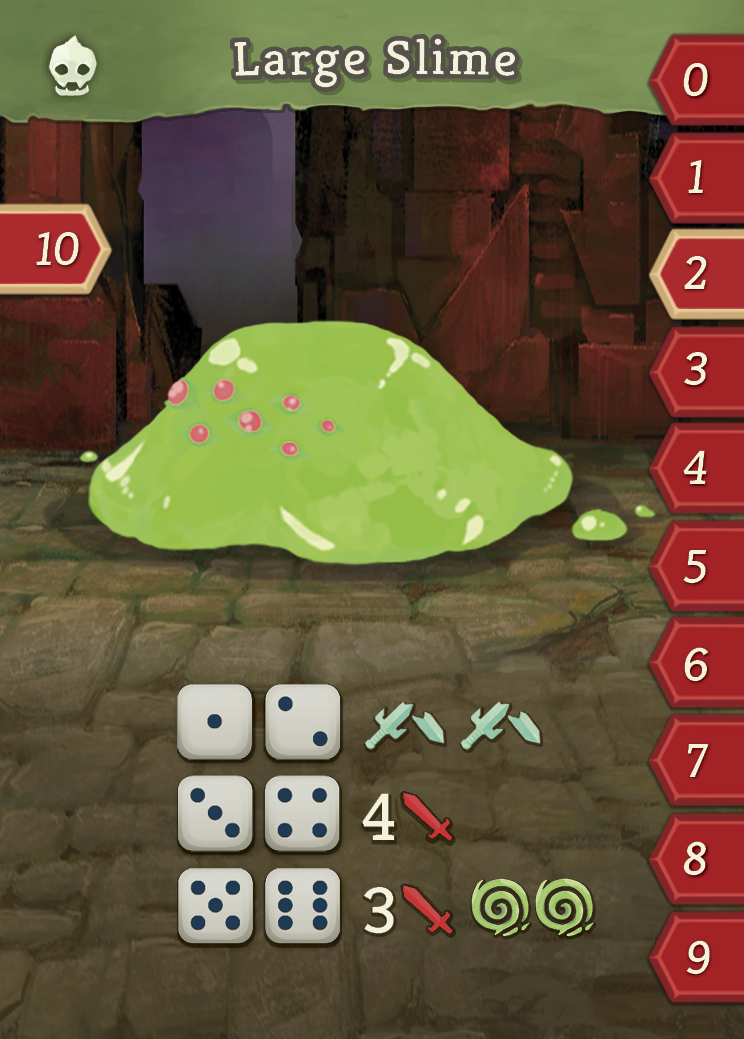Select the 0 health marker
The height and width of the screenshot is (1039, 744).
(x=698, y=80)
